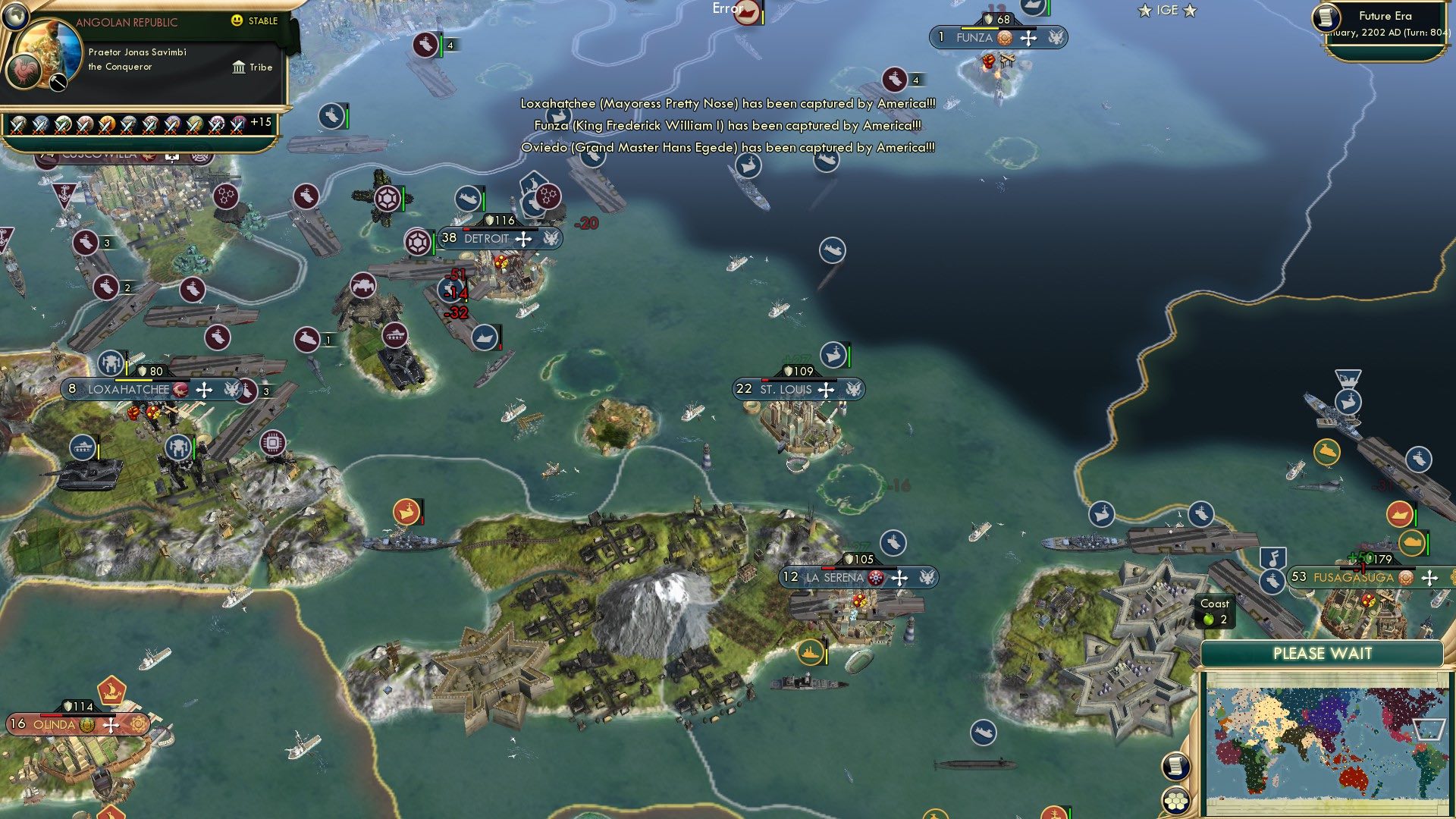Click the aircraft icon on Detroit's city banner
The image size is (1456, 819).
522,238
